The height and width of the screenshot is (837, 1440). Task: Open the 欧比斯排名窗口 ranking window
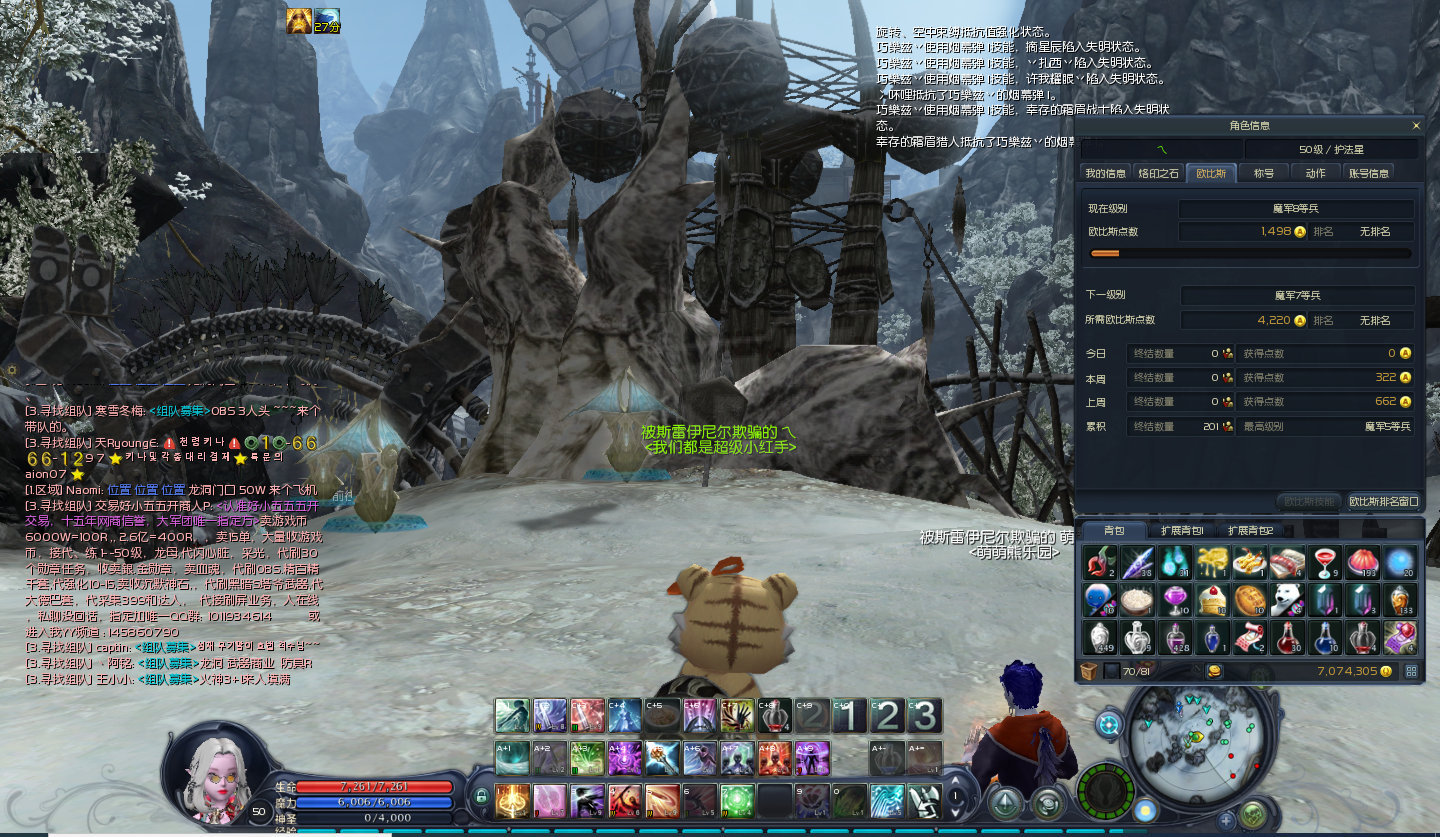pos(1383,501)
